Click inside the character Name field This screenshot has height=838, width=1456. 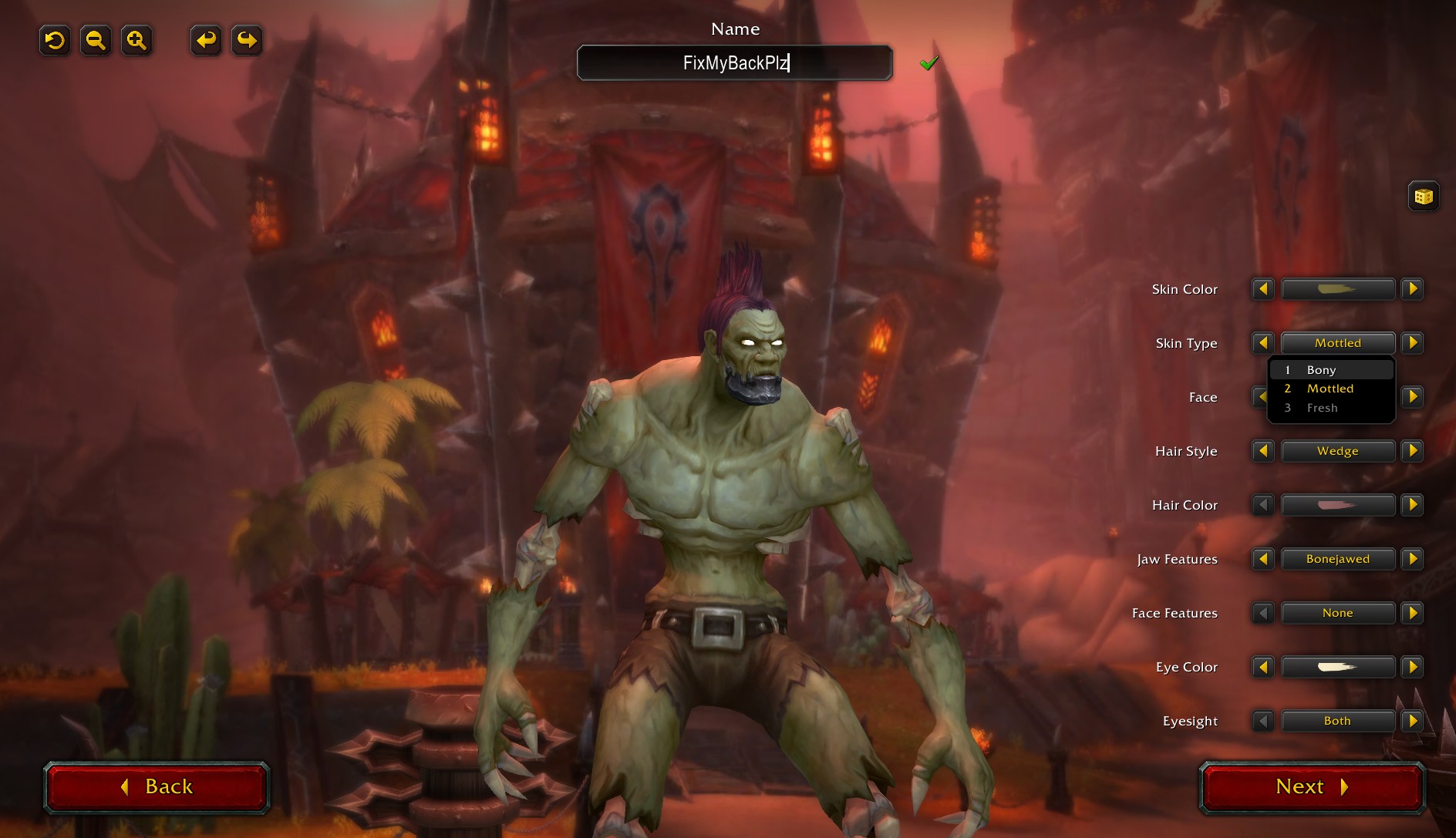coord(734,62)
